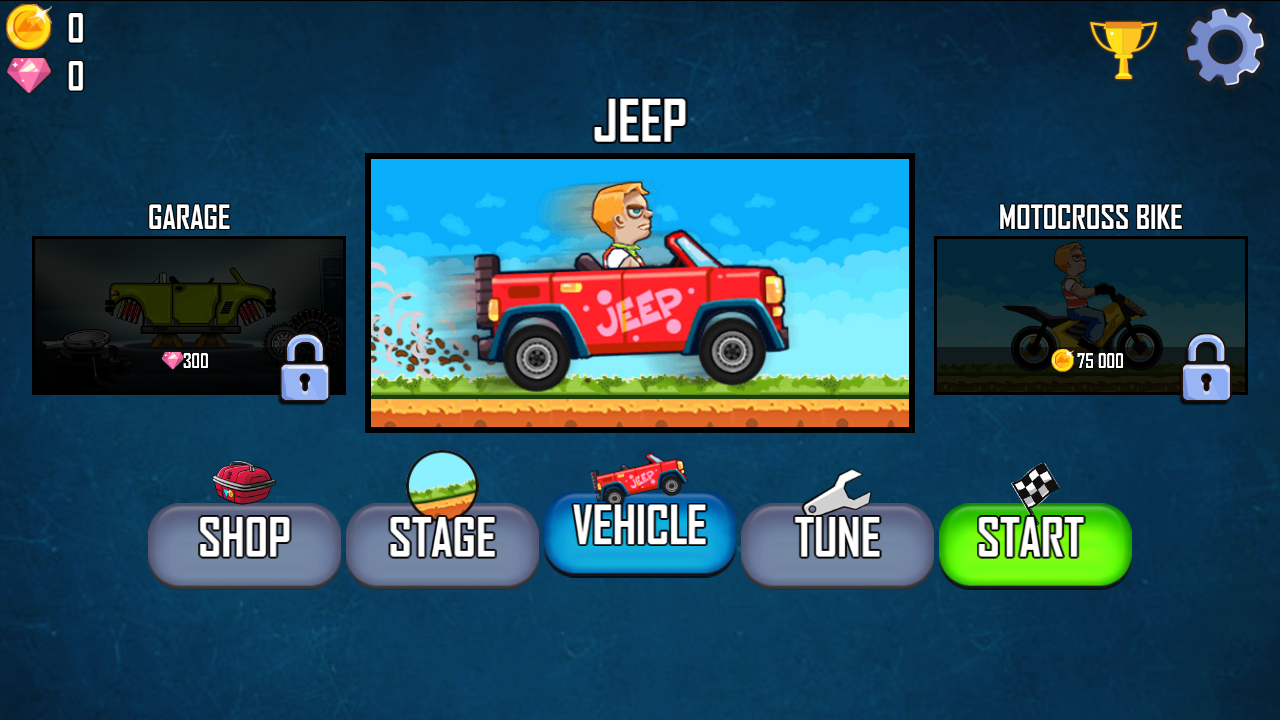Open the Stage menu
Viewport: 1280px width, 720px height.
(x=441, y=543)
